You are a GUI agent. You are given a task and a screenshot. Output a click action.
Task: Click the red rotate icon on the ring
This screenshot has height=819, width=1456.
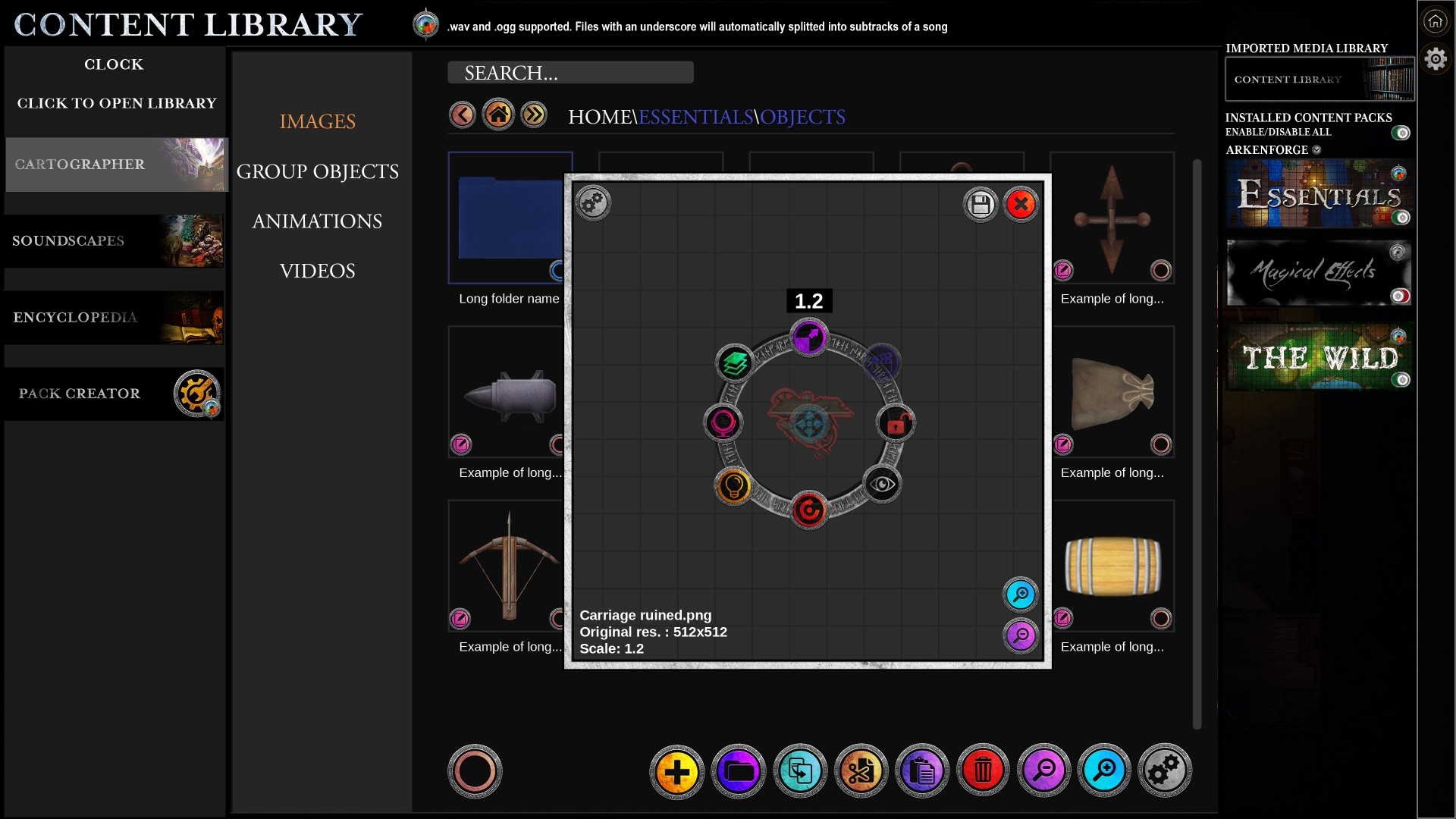tap(808, 510)
